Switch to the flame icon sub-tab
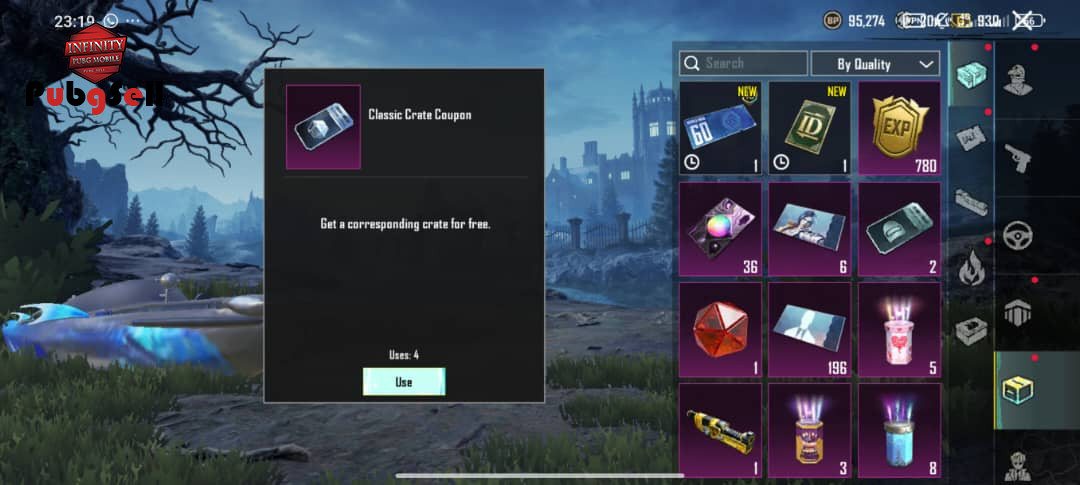The width and height of the screenshot is (1080, 485). (971, 268)
